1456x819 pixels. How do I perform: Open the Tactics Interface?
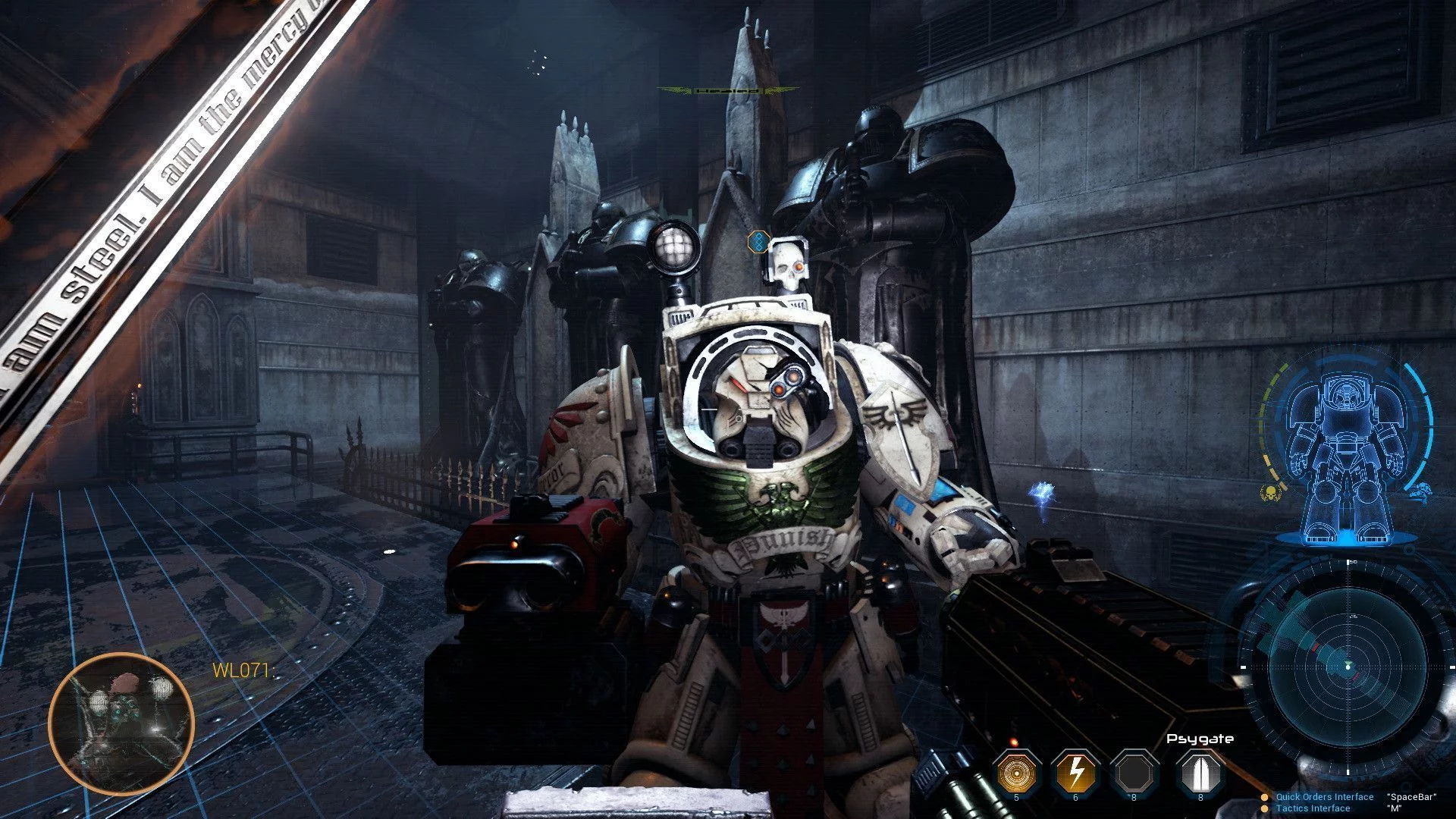1313,808
